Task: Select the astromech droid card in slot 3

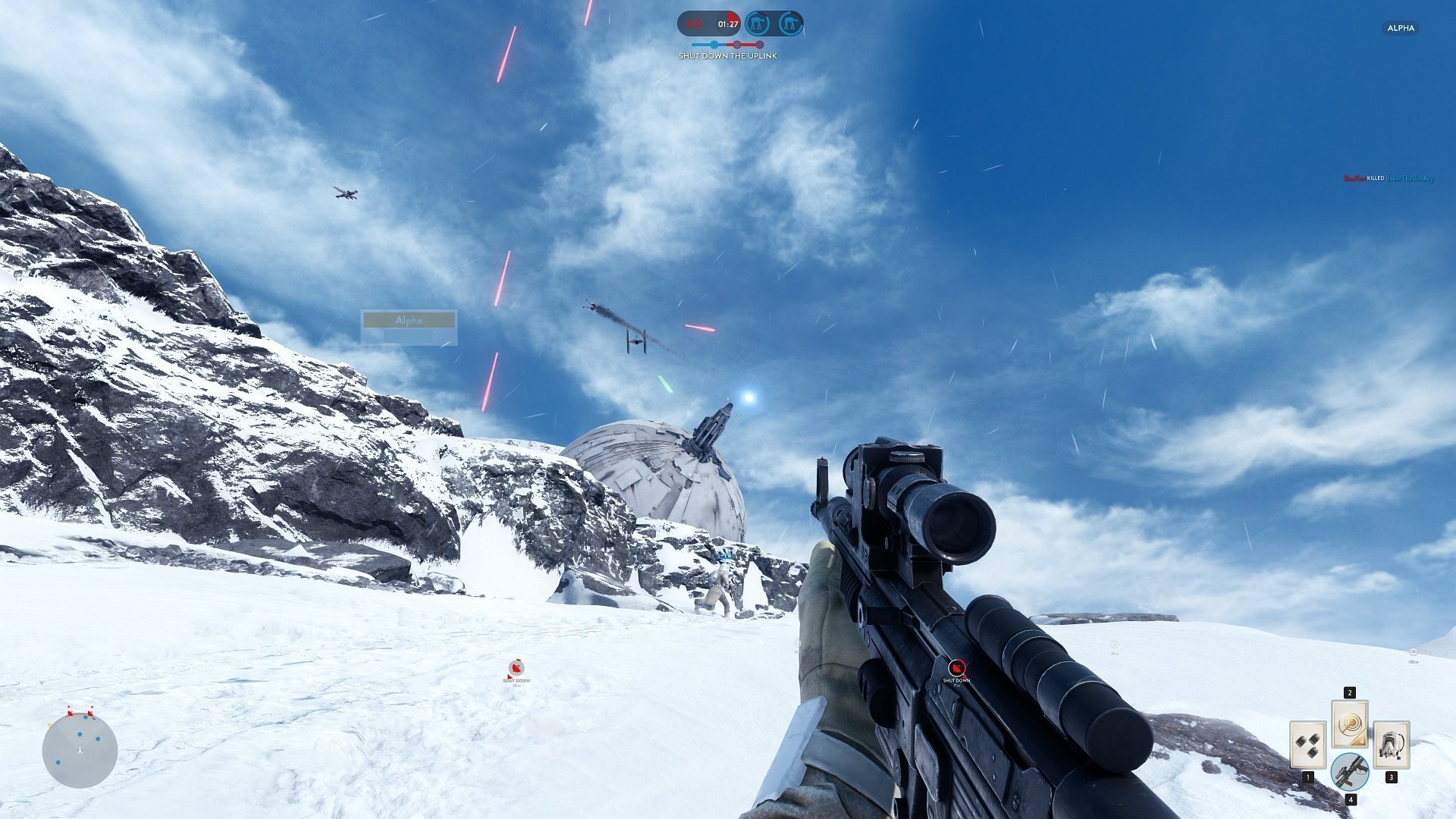Action: click(1392, 745)
